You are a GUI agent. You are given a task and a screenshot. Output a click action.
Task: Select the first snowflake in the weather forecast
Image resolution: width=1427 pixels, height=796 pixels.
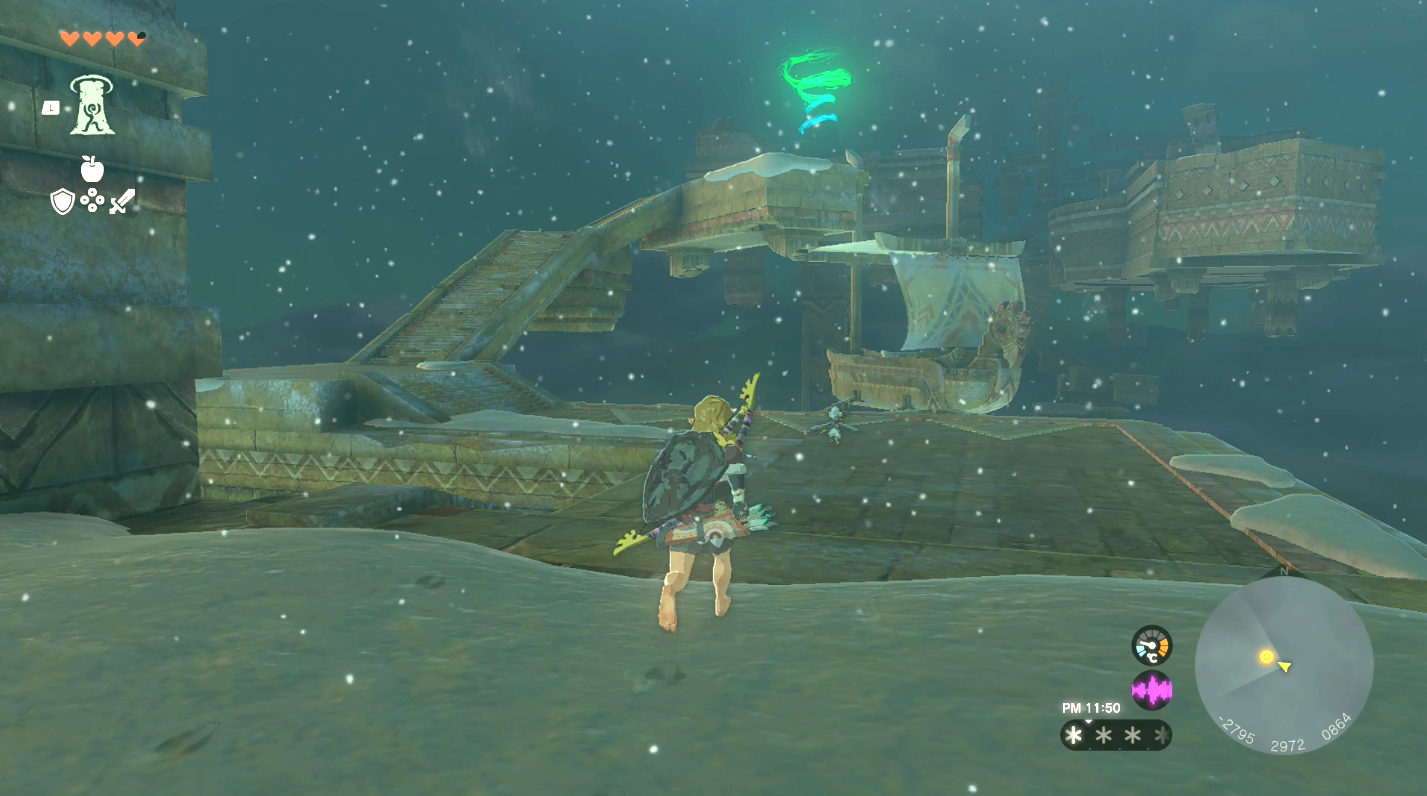(x=1072, y=733)
